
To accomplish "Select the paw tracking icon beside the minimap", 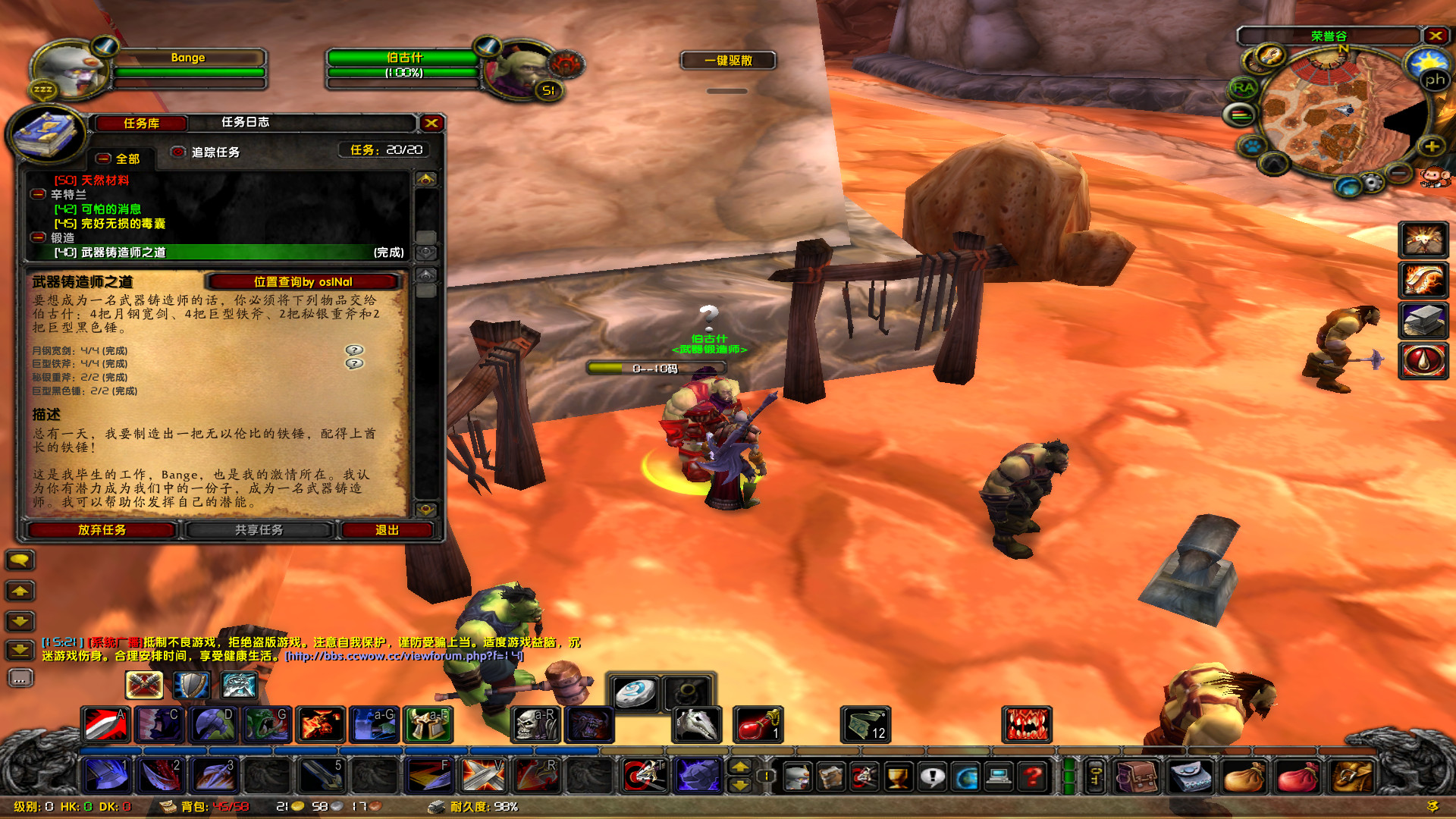I will [1254, 146].
